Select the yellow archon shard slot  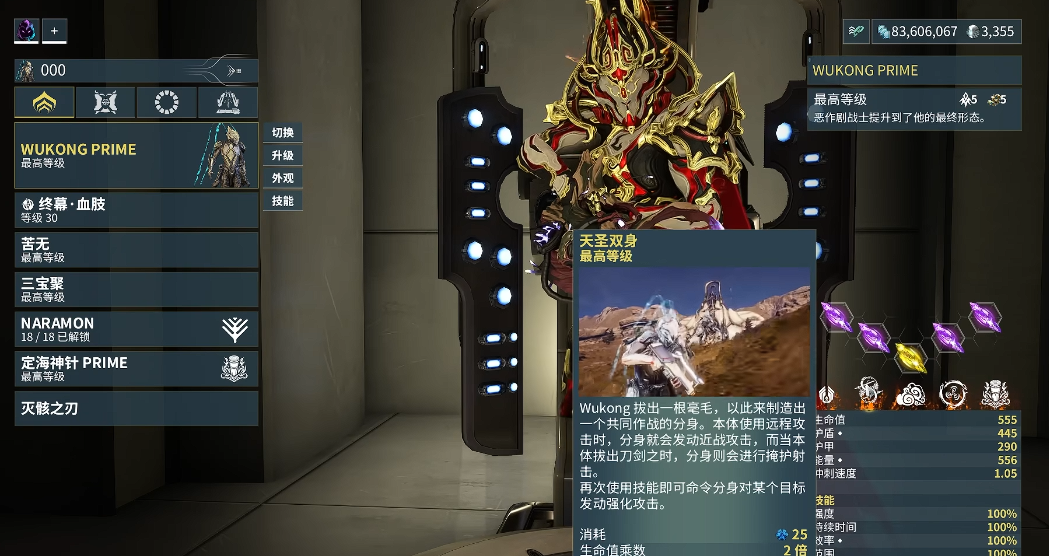tap(909, 355)
